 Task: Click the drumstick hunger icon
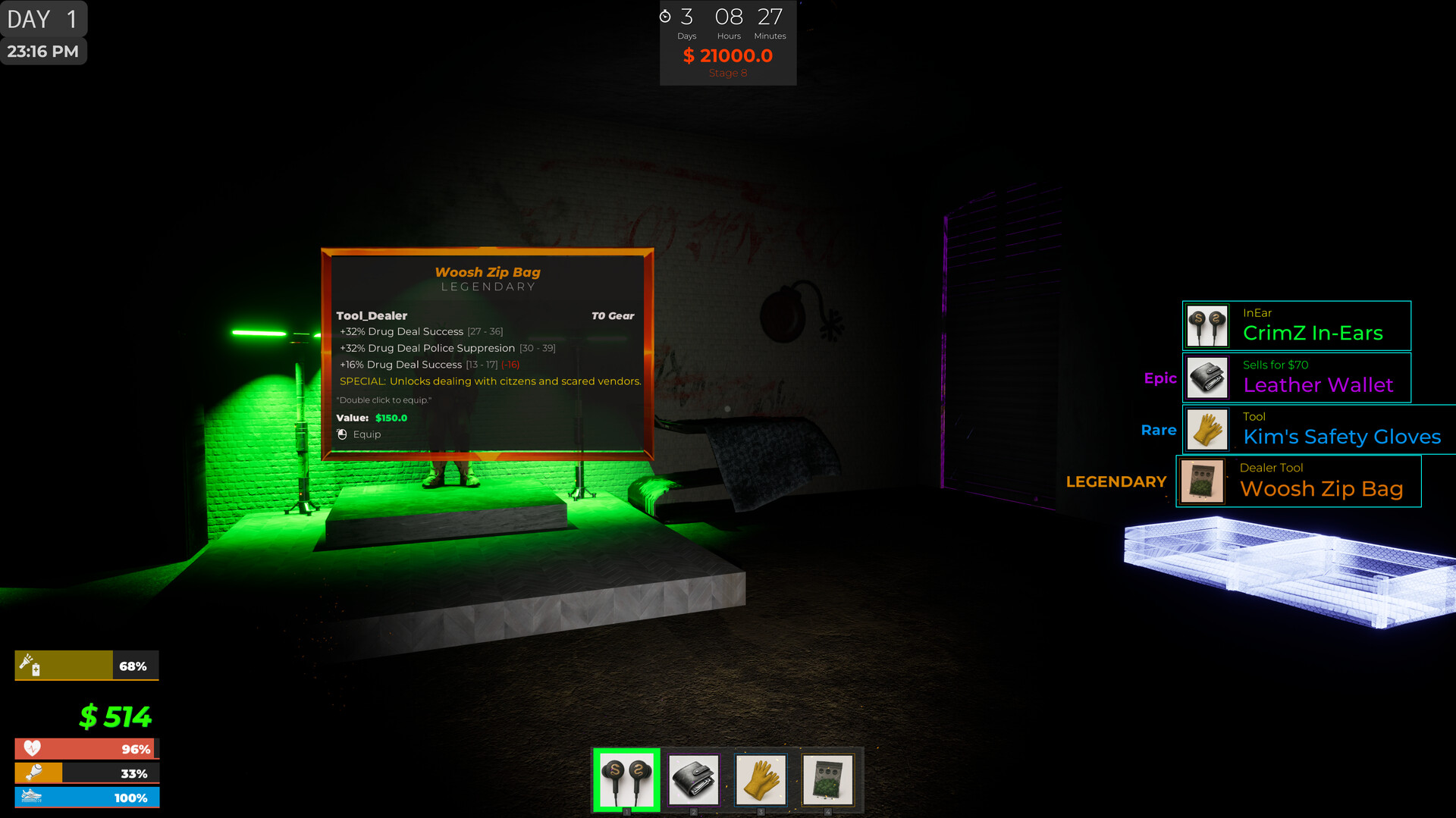[32, 773]
